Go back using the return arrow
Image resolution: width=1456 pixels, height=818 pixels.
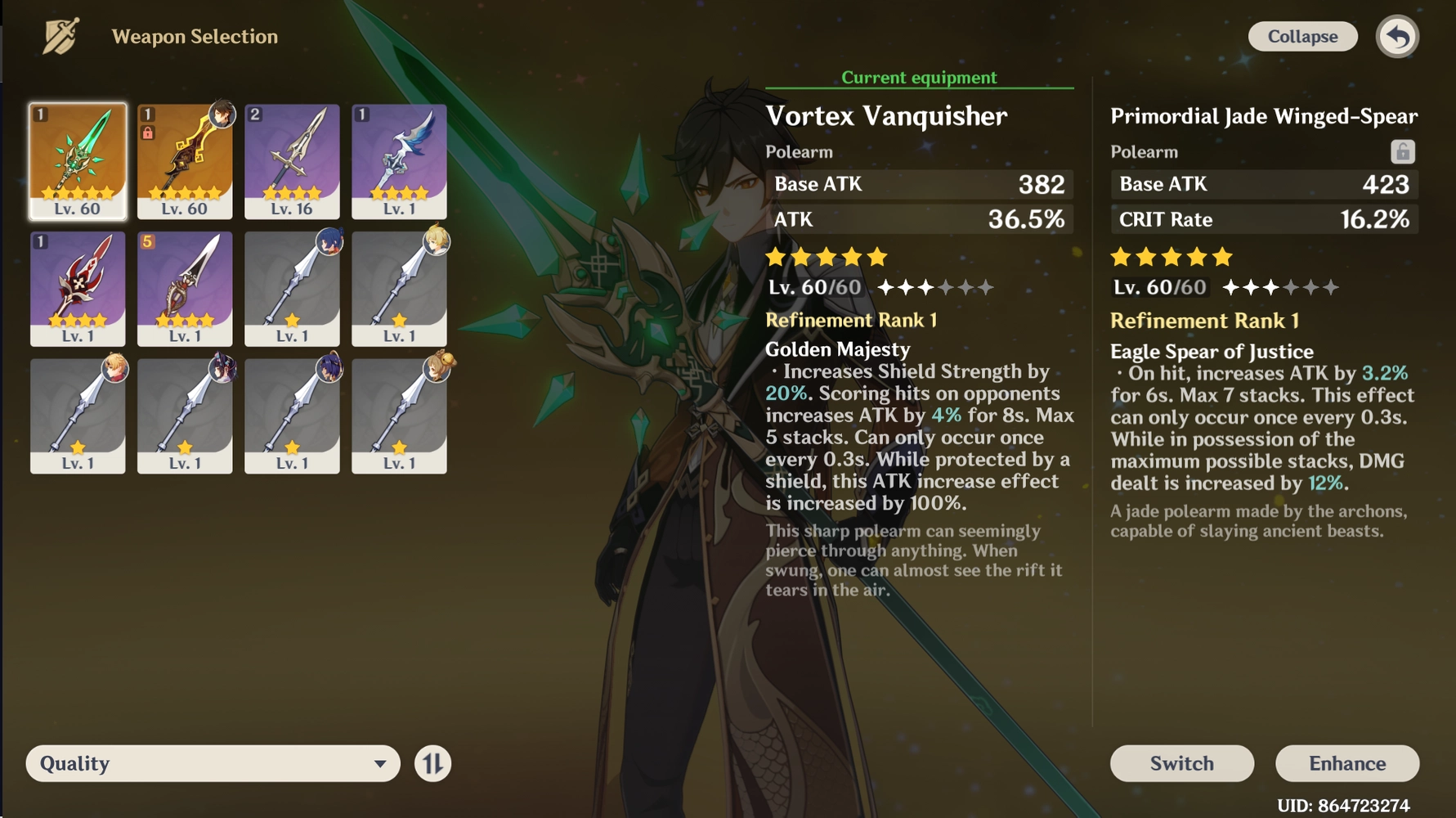pos(1398,37)
